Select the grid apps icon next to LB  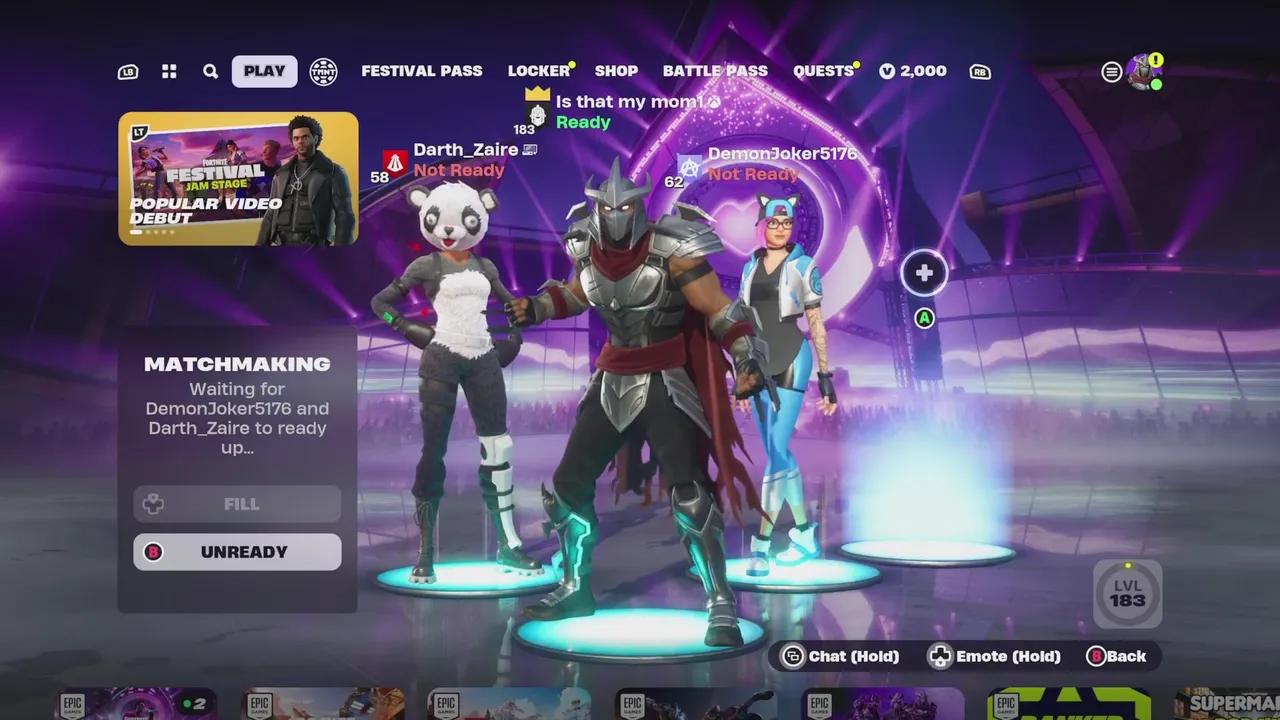click(168, 71)
